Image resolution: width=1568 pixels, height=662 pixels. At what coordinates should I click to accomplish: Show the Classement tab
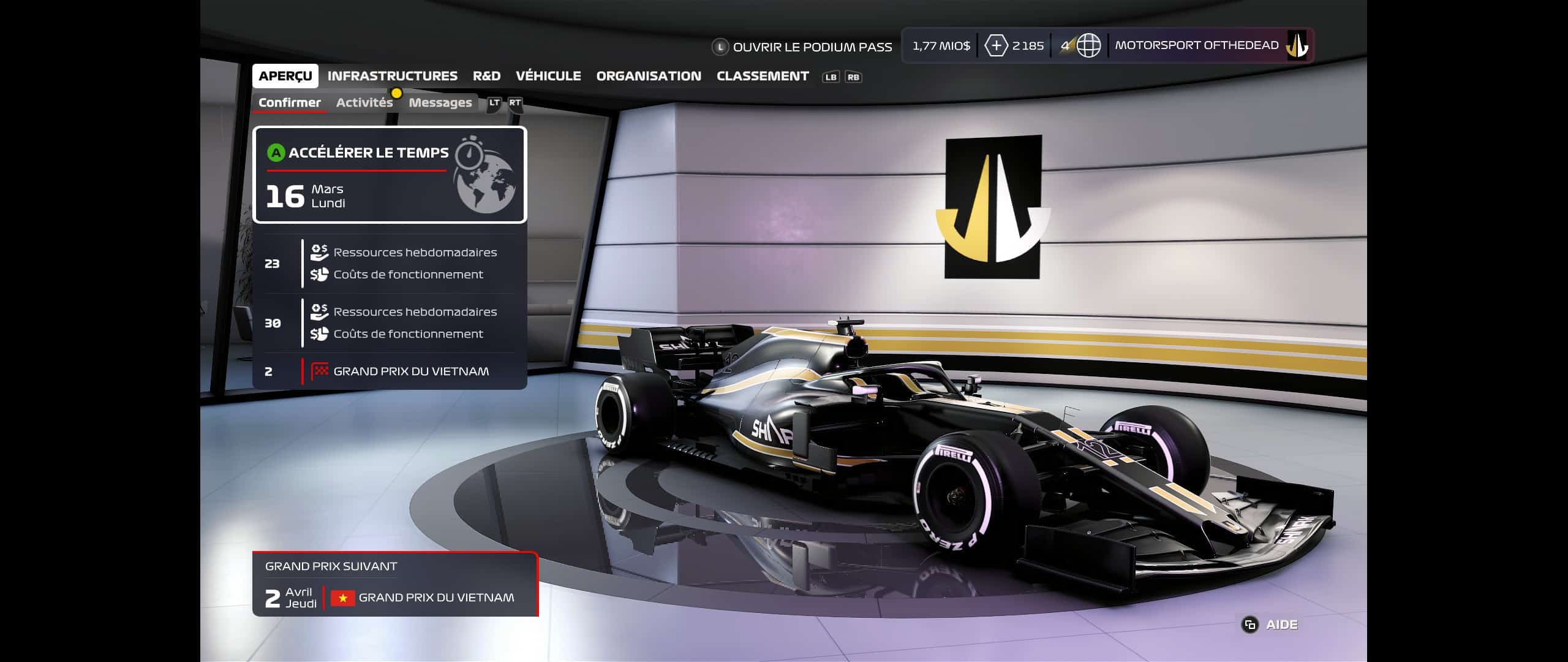click(763, 76)
